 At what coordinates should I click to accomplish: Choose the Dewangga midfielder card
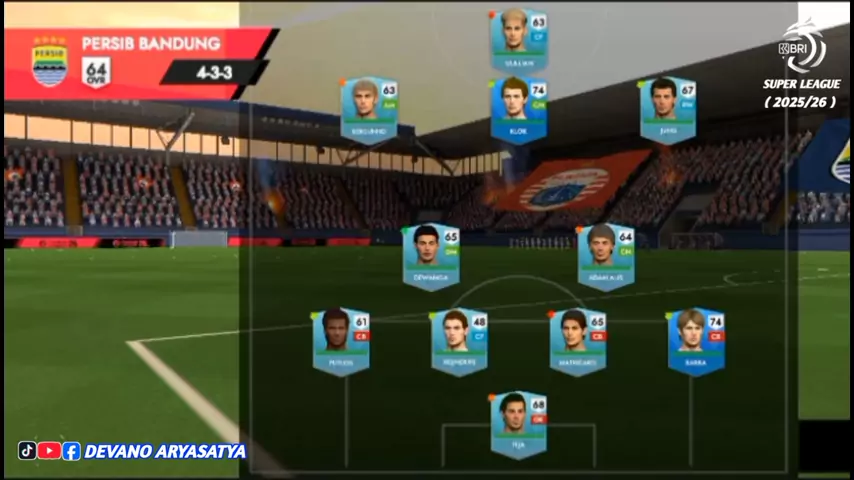[x=431, y=256]
